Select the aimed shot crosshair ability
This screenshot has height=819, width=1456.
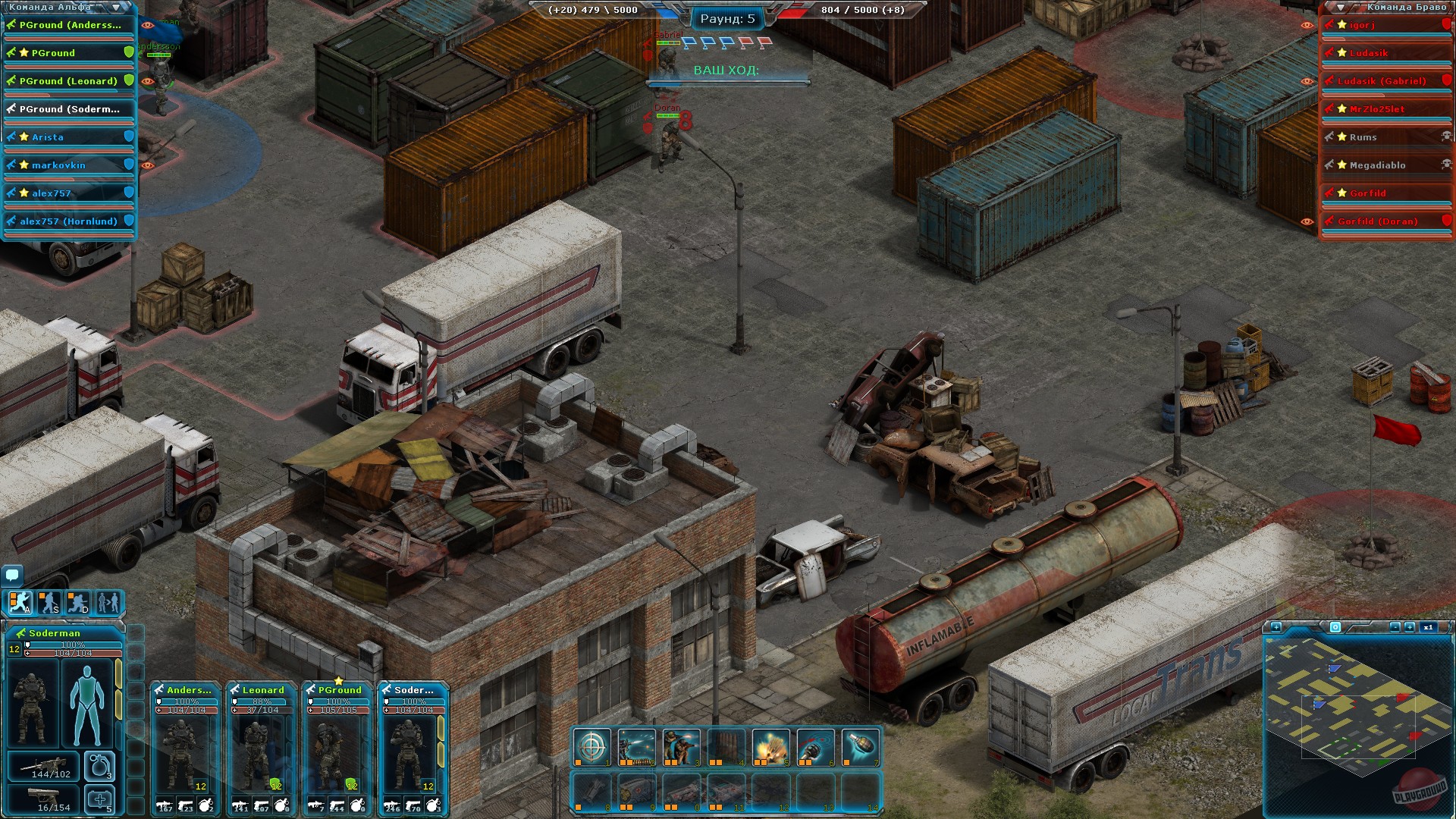click(592, 748)
